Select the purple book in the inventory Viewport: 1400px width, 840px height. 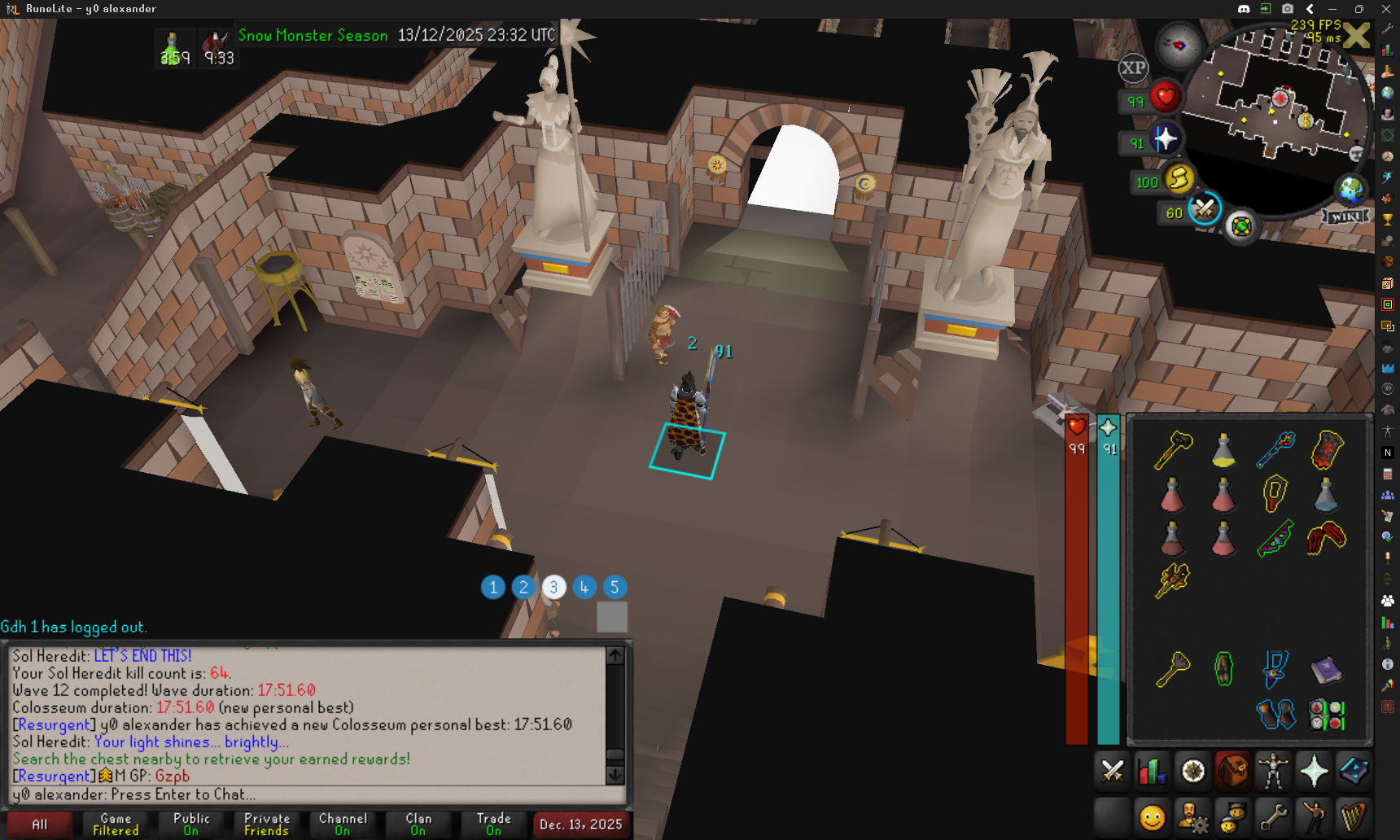tap(1326, 670)
